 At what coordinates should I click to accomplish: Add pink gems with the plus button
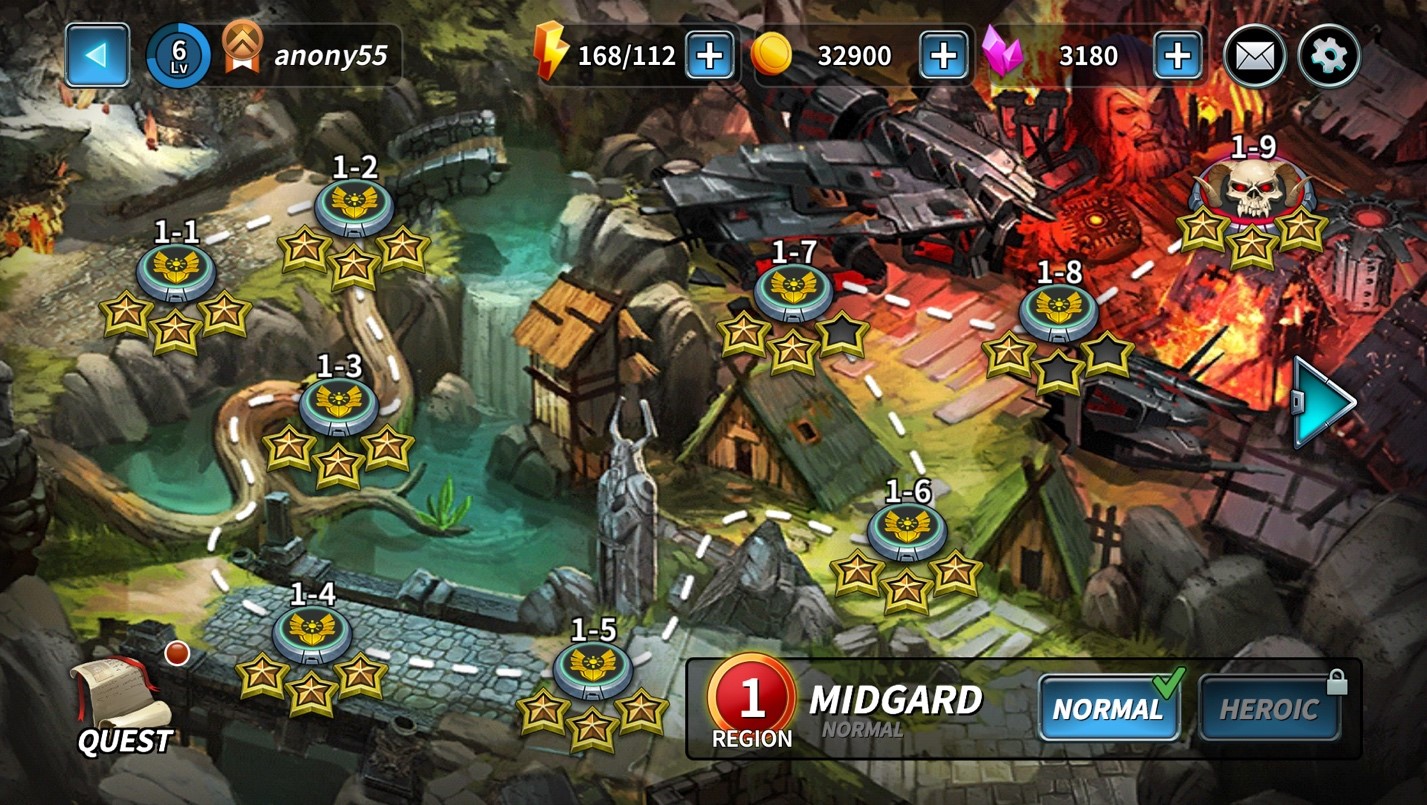(x=1177, y=55)
